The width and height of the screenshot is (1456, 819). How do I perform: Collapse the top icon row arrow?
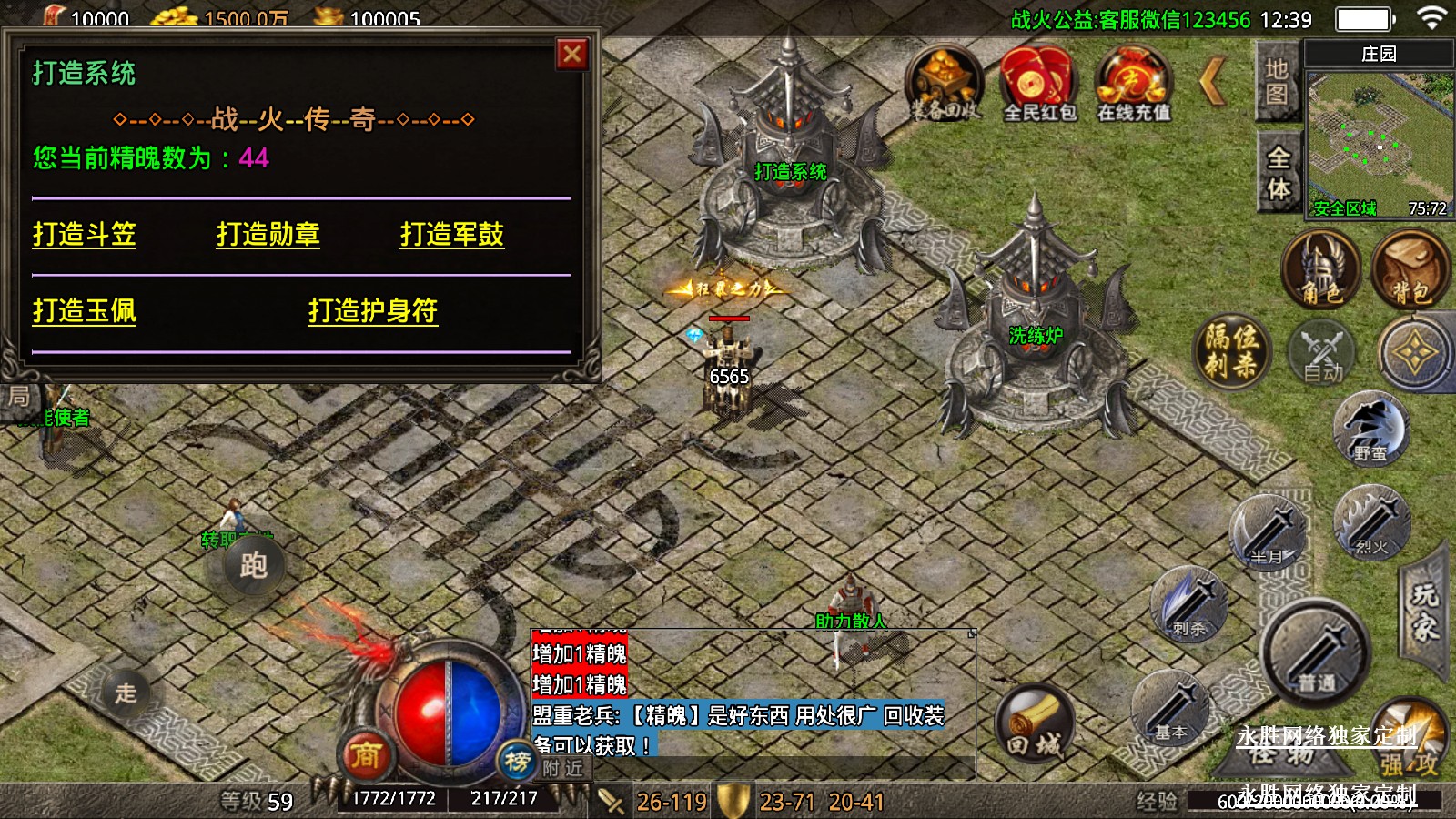tap(1214, 82)
